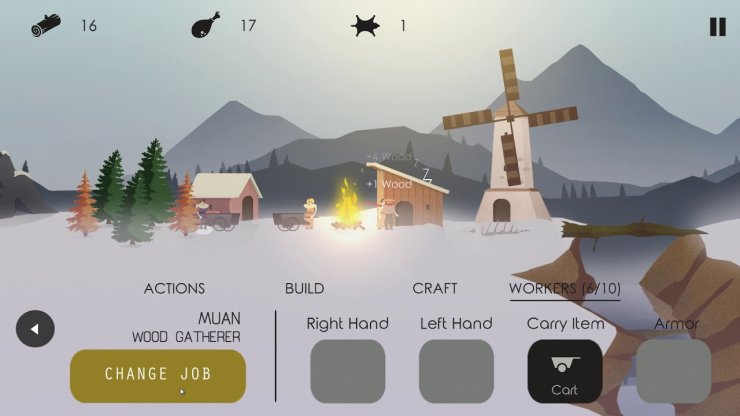Change Muan's job
This screenshot has height=416, width=740.
(x=158, y=375)
